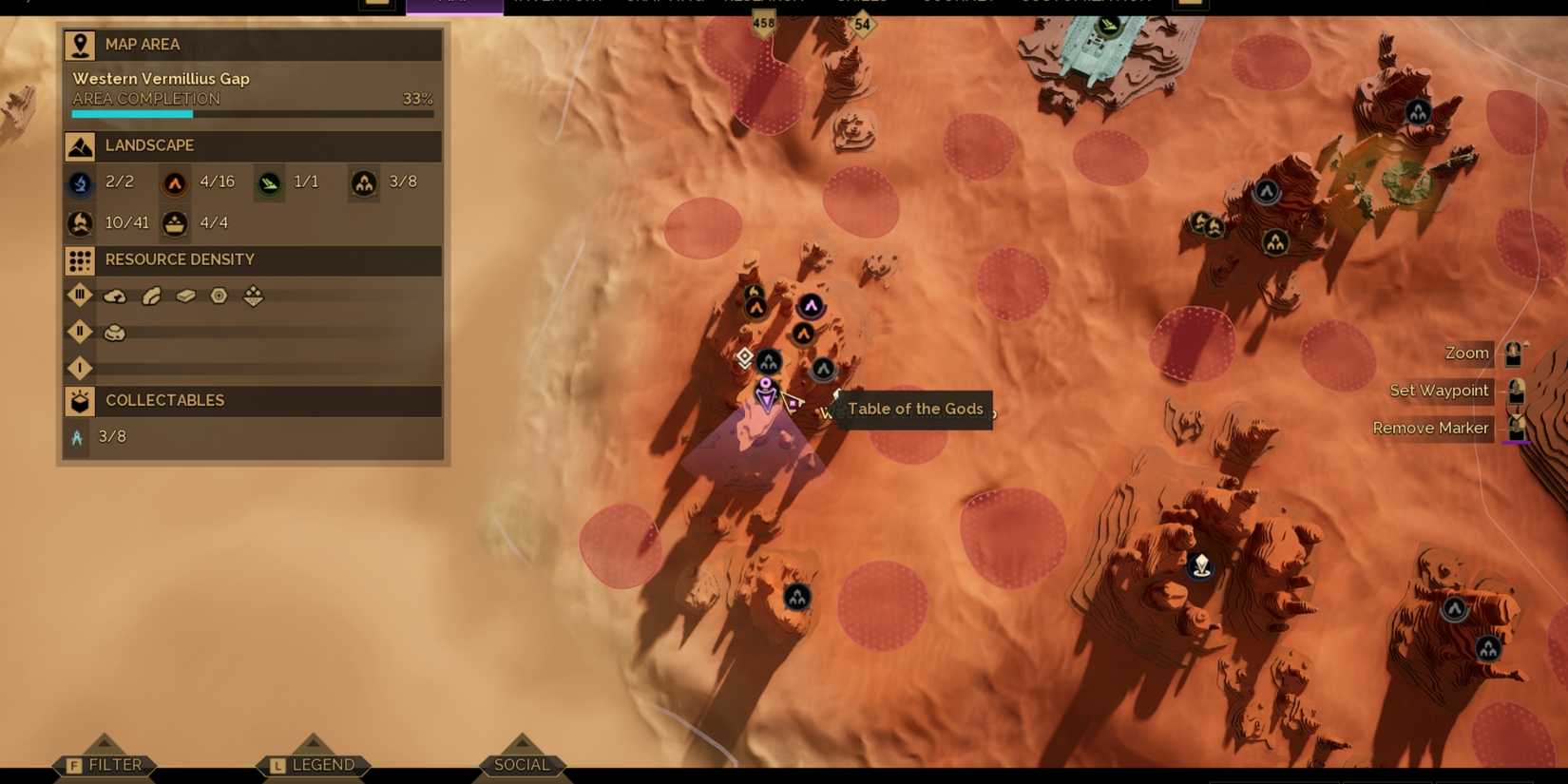Click the blue microscope landscape icon showing 2/2
The height and width of the screenshot is (784, 1568).
80,183
